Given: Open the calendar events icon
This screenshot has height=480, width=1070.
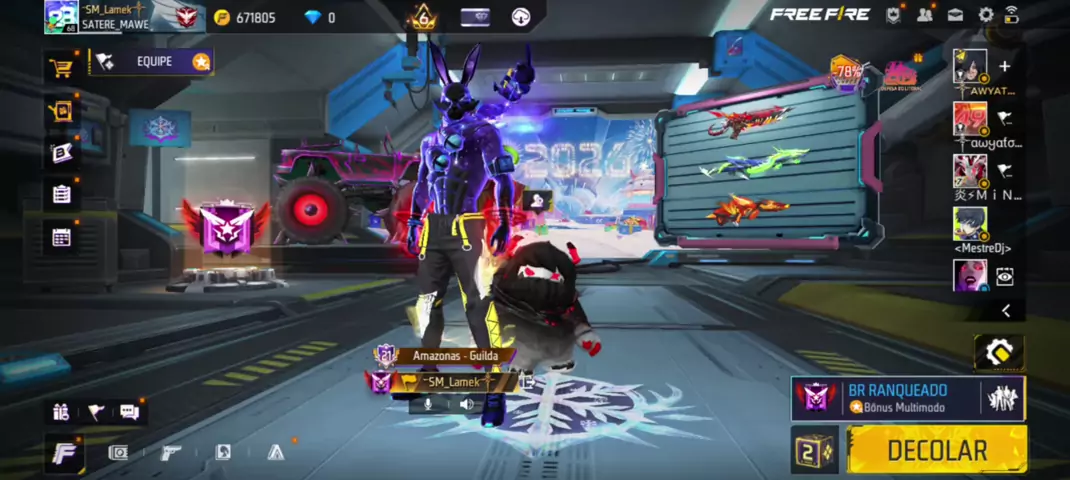Looking at the screenshot, I should pos(62,237).
